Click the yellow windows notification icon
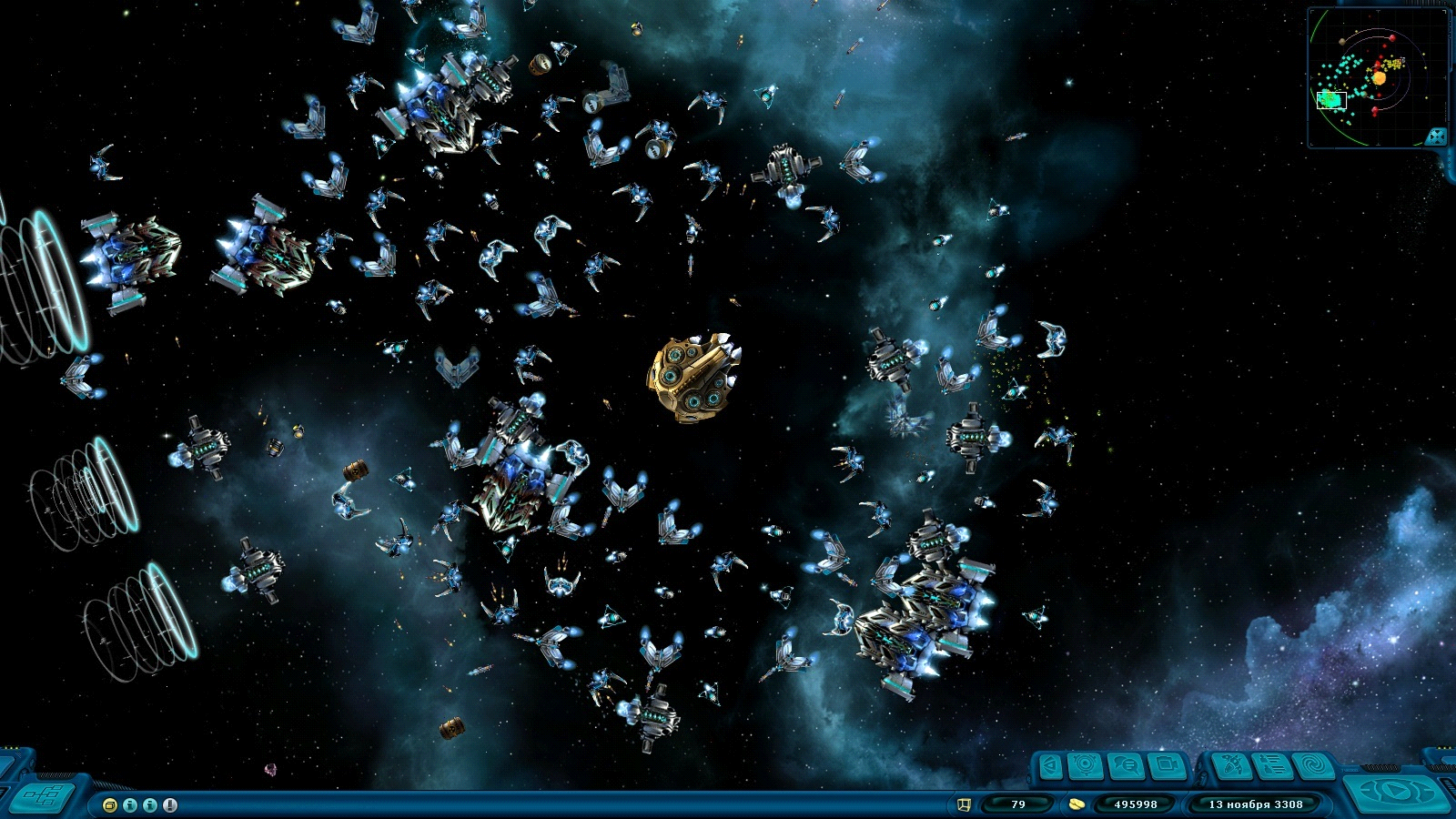 (110, 805)
